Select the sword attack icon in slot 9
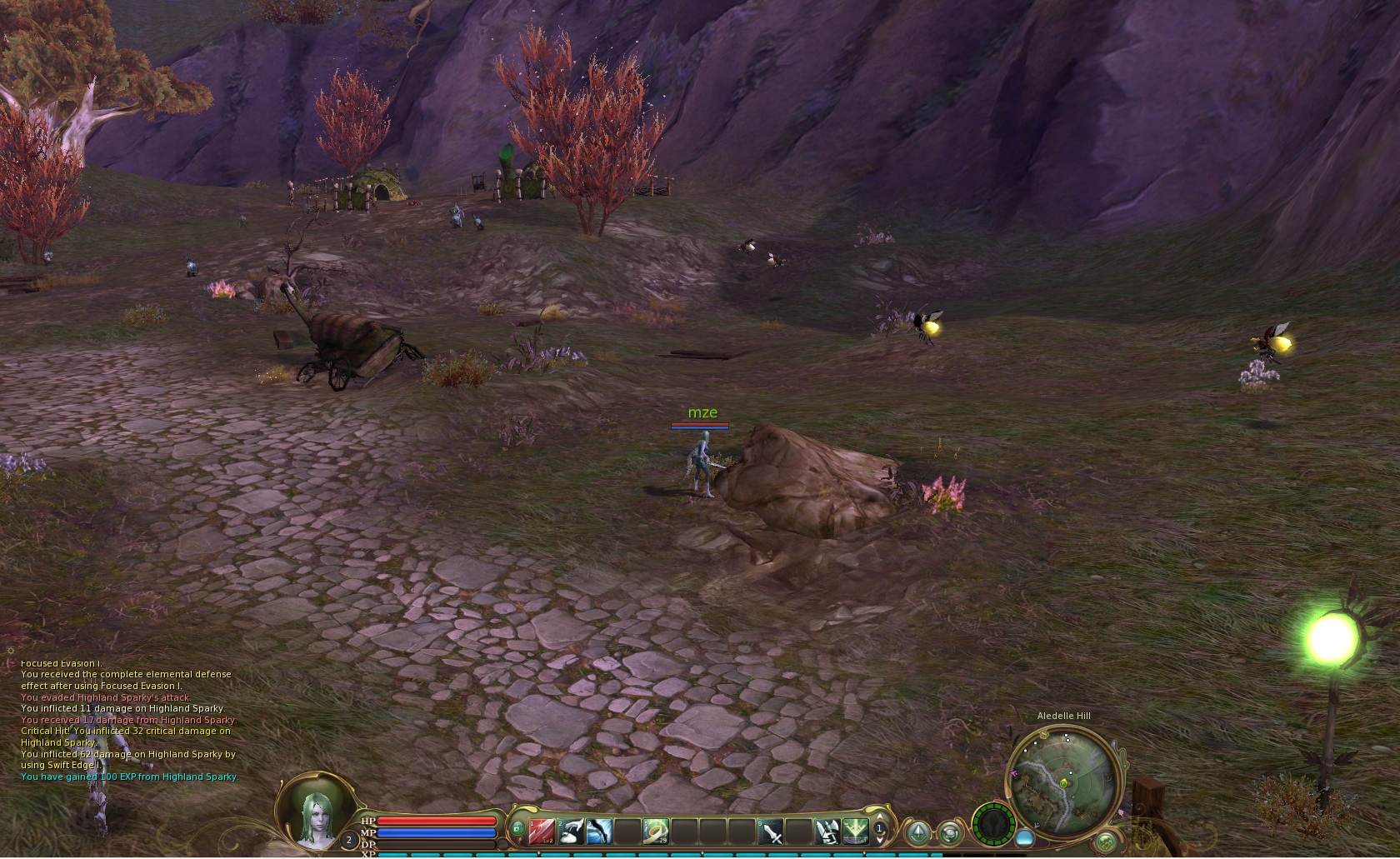This screenshot has width=1400, height=859. coord(771,831)
